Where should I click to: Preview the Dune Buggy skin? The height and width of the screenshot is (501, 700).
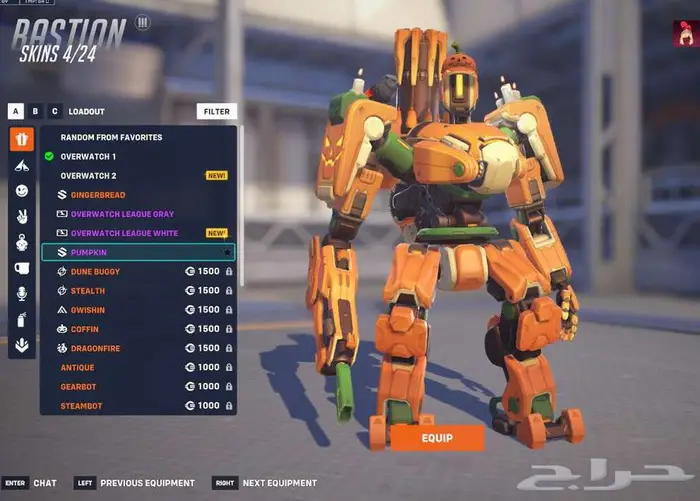(x=96, y=271)
